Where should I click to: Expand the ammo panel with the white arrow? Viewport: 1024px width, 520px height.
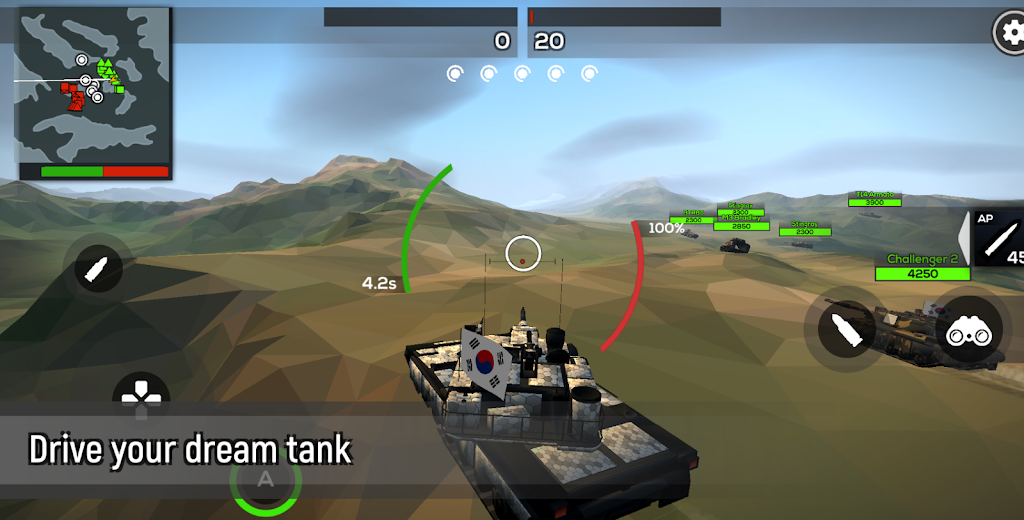coord(964,239)
